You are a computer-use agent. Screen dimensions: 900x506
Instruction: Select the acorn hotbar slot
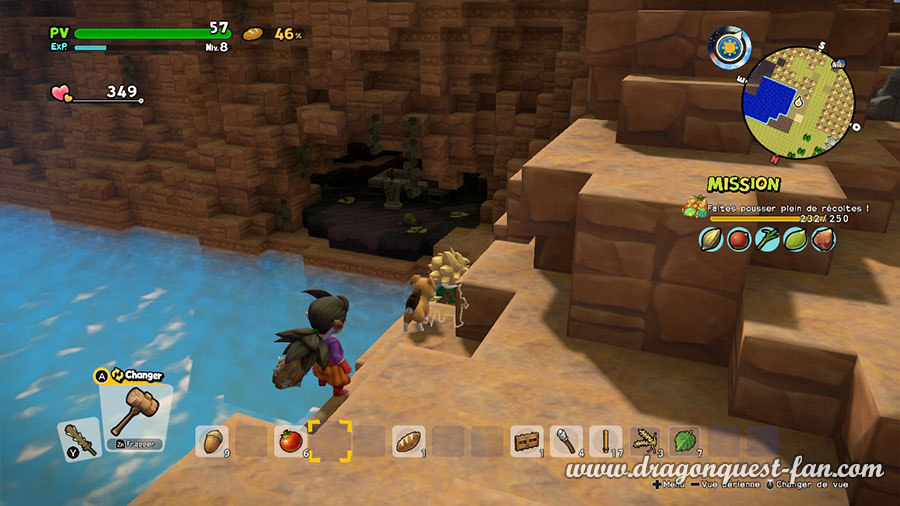(211, 441)
